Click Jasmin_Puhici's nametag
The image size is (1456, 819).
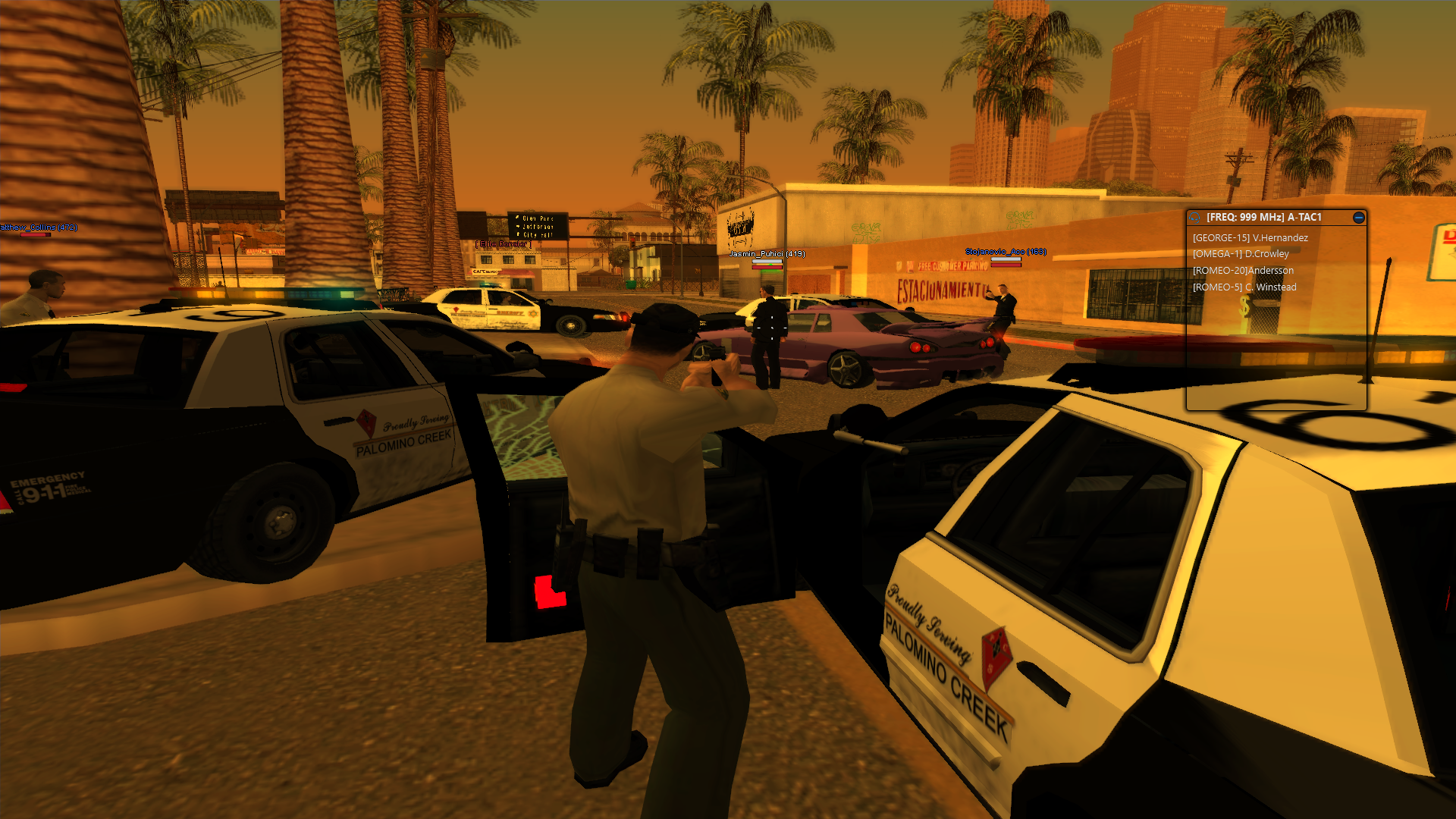pyautogui.click(x=766, y=253)
